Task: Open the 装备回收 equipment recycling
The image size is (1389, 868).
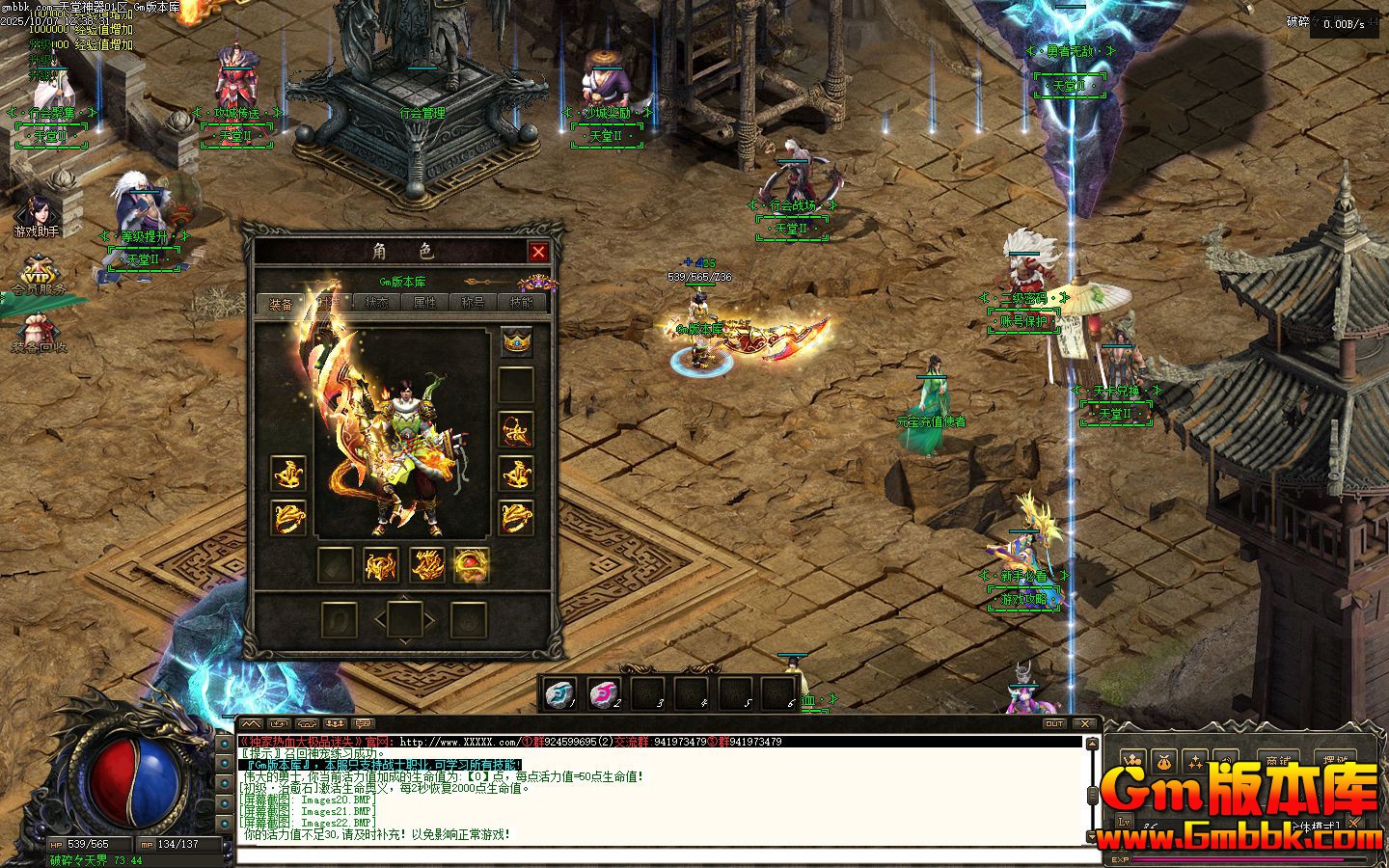Action: (39, 331)
